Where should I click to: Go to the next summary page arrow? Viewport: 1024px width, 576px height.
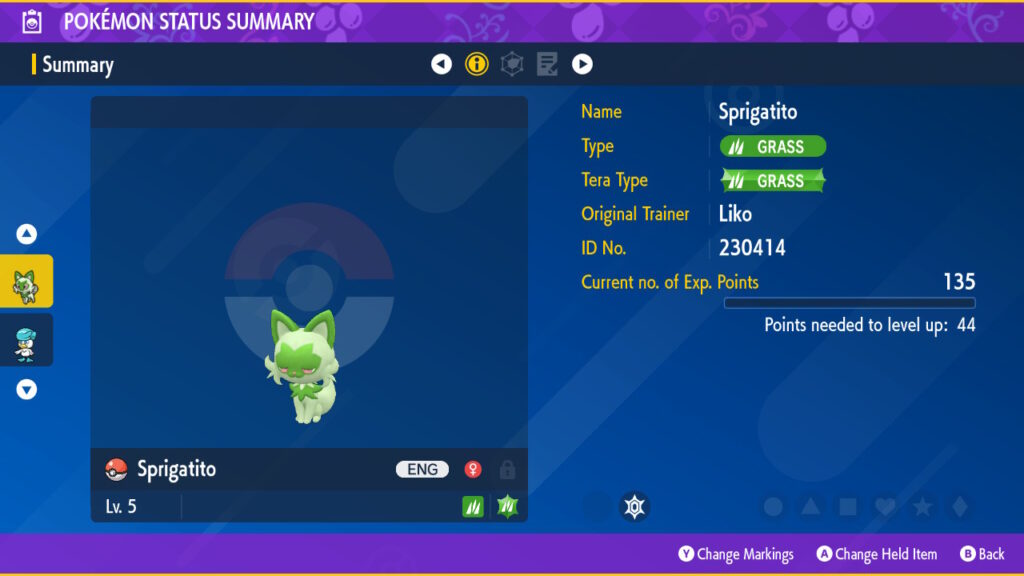582,65
